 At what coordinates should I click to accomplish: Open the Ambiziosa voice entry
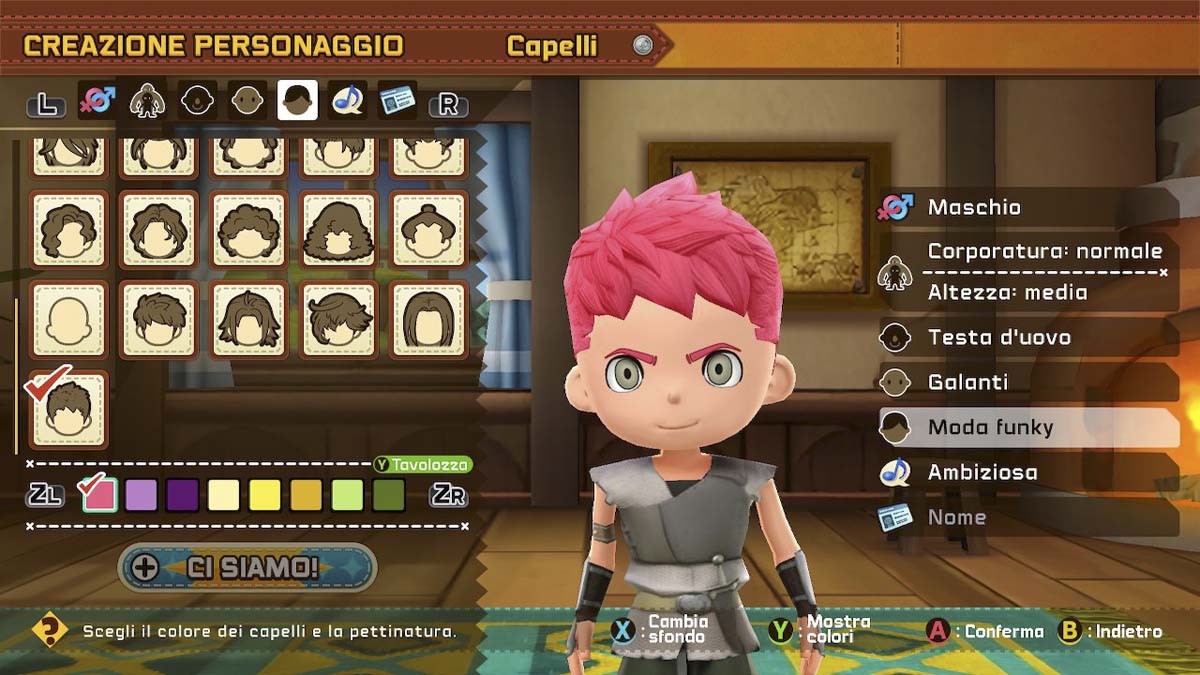point(1028,472)
